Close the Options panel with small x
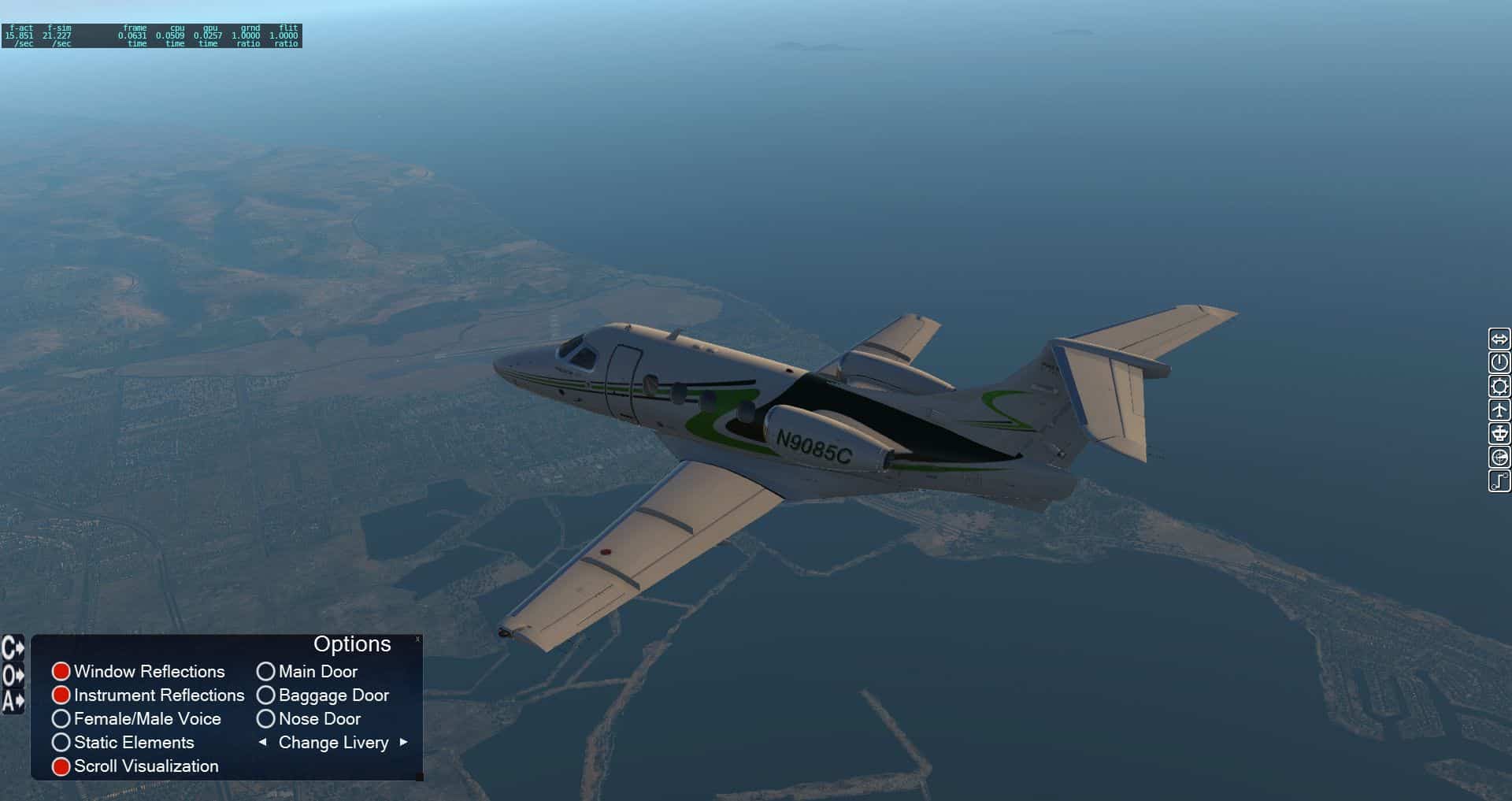Screen dimensions: 1512x801 tap(417, 640)
